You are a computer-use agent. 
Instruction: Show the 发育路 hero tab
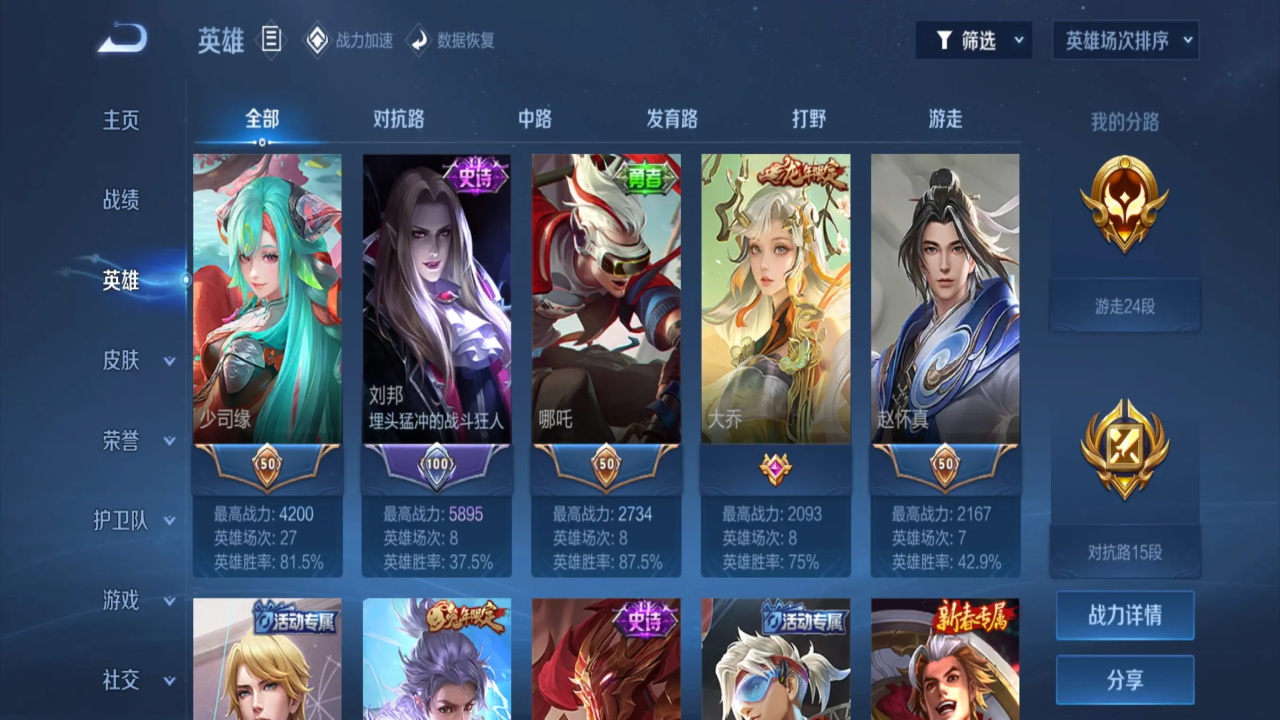click(x=671, y=119)
